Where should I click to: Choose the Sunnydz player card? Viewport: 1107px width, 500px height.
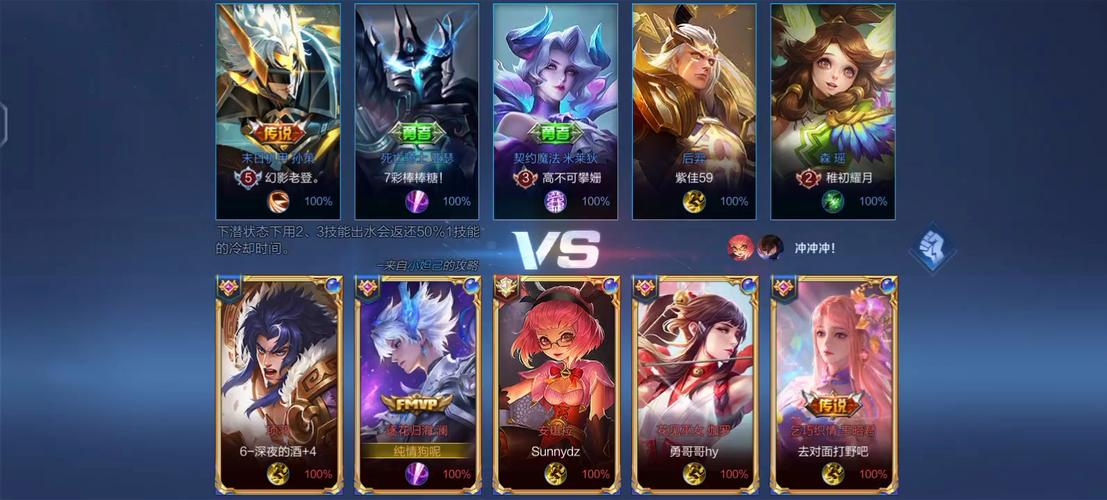555,385
